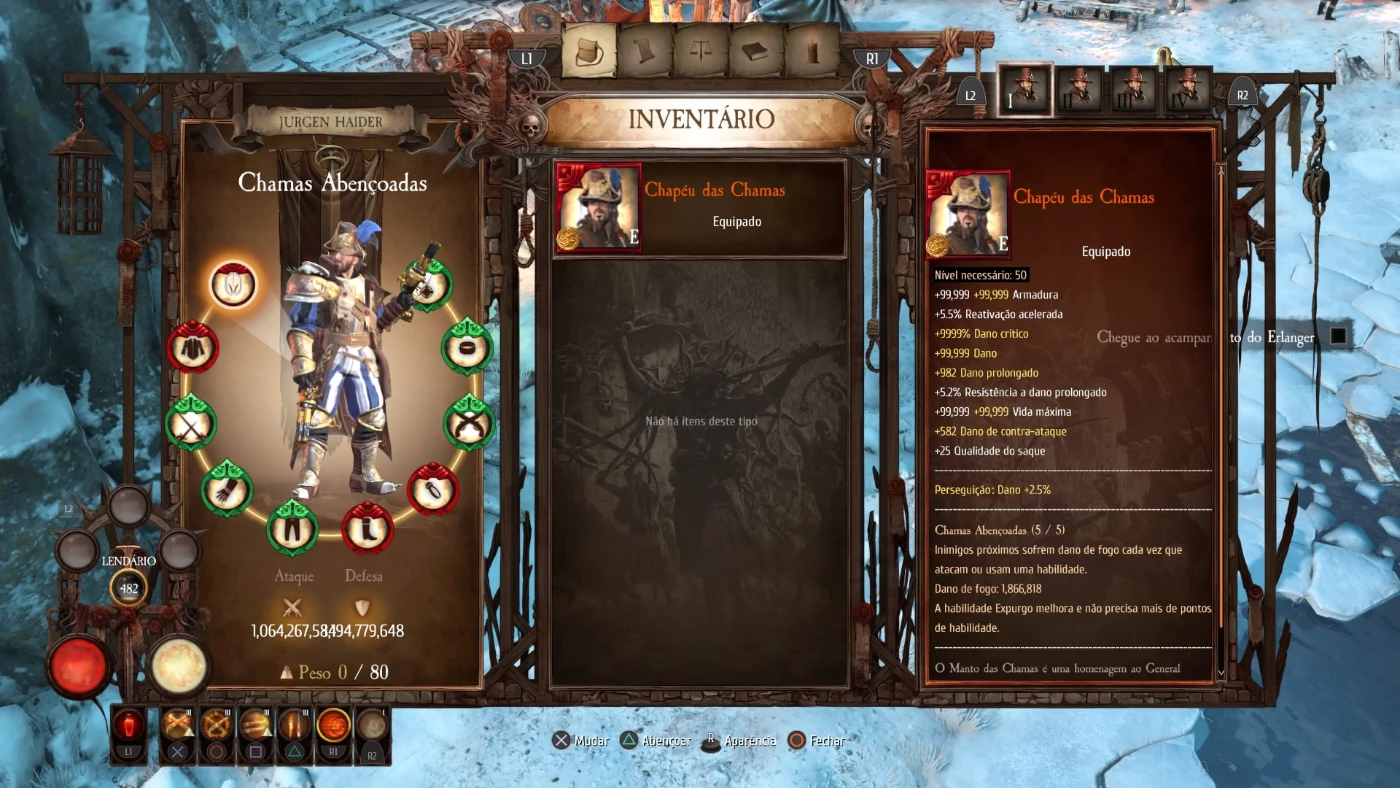The width and height of the screenshot is (1400, 788).
Task: Open the balance scales tab
Action: (700, 51)
